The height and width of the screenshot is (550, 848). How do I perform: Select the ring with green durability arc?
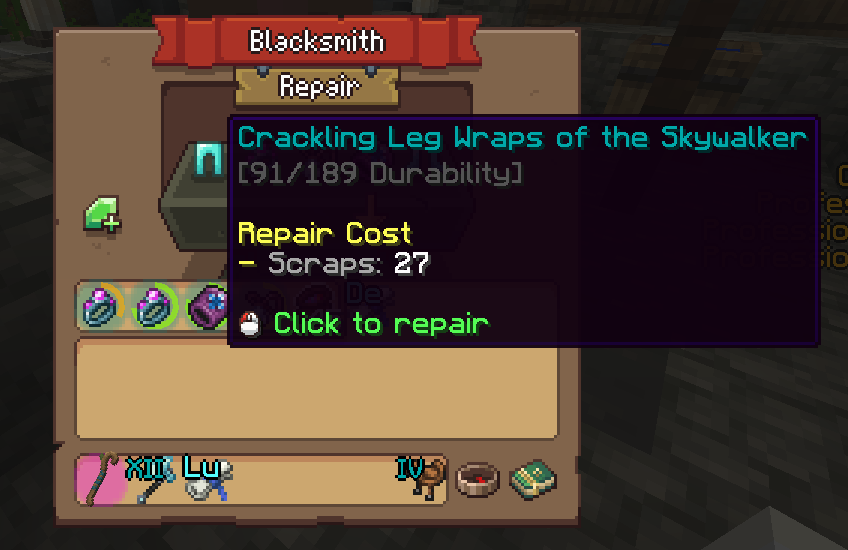[x=155, y=306]
